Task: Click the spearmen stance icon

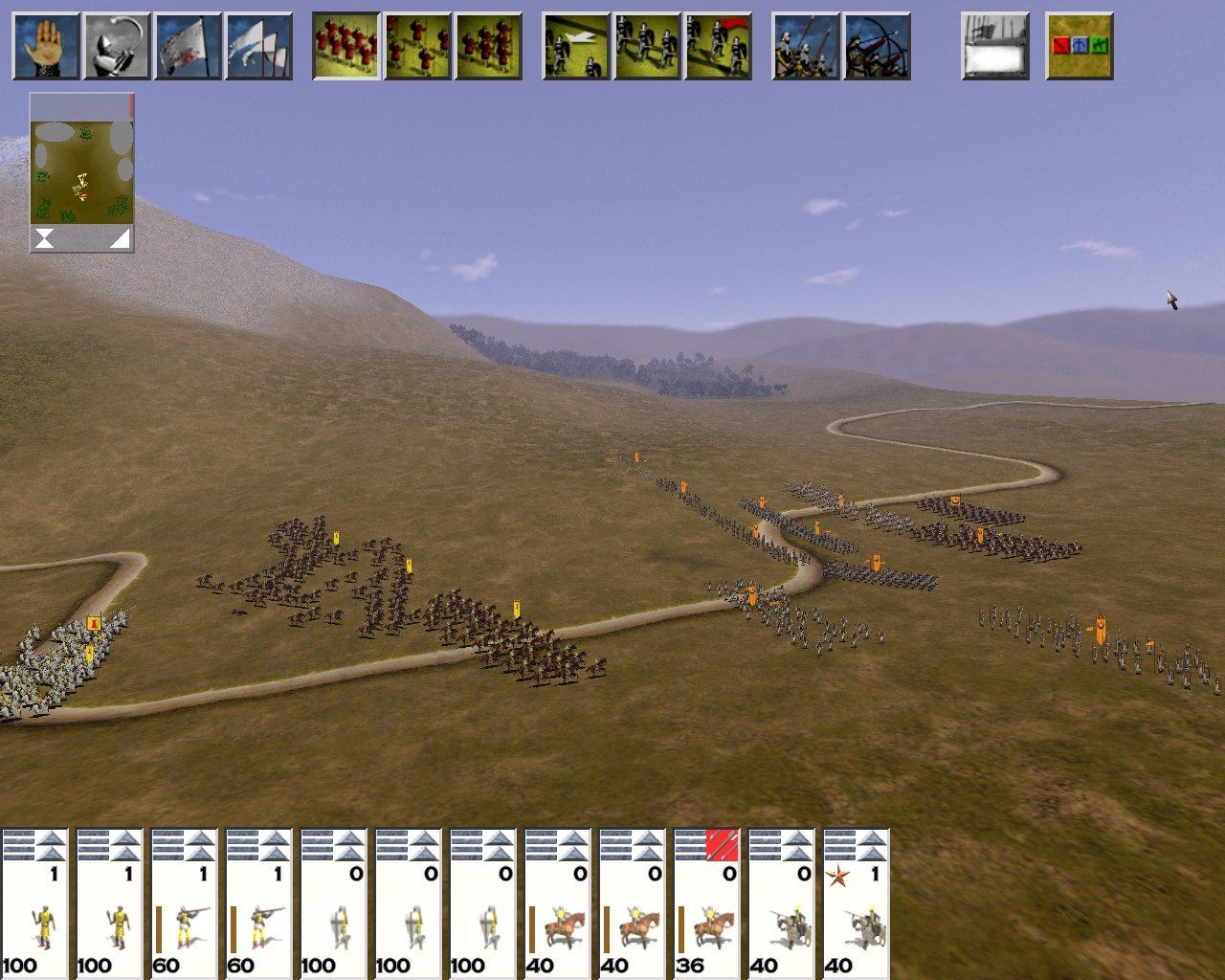Action: click(x=806, y=45)
